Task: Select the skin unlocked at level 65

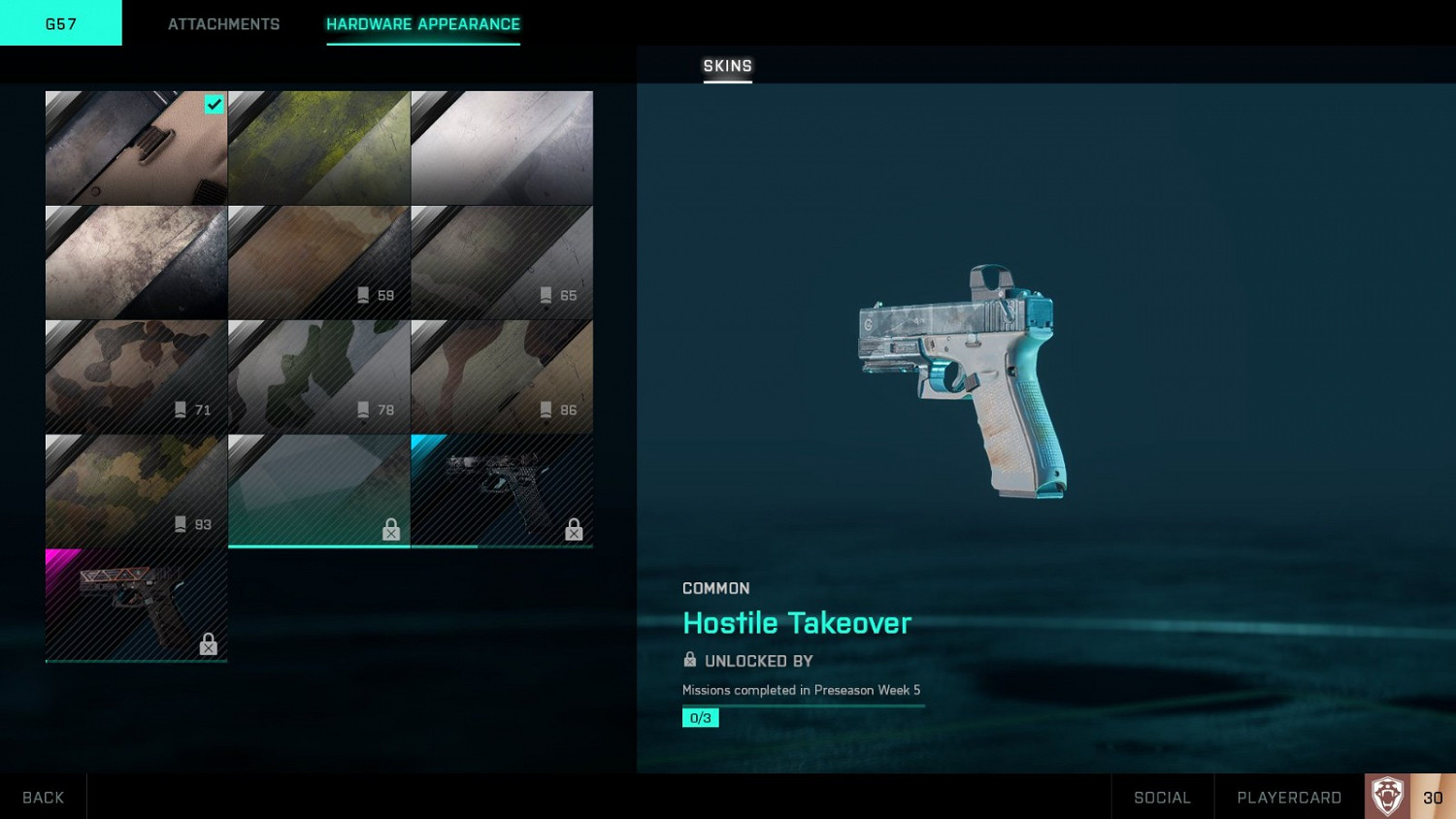Action: pyautogui.click(x=502, y=262)
